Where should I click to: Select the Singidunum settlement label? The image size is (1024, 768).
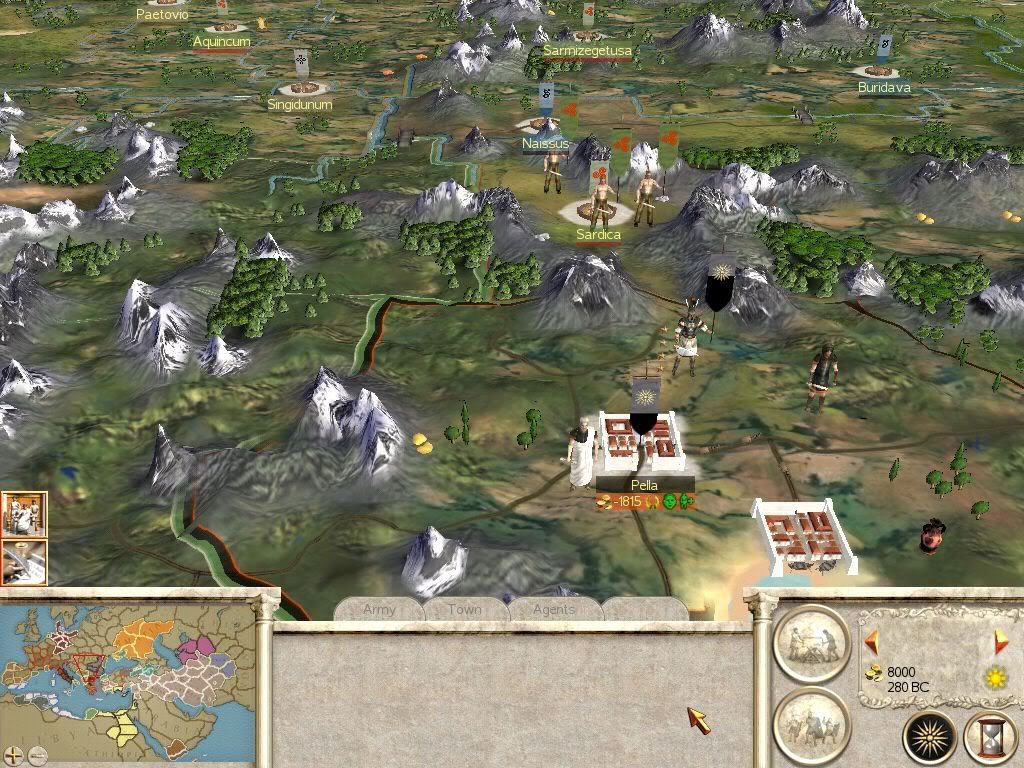pos(300,104)
